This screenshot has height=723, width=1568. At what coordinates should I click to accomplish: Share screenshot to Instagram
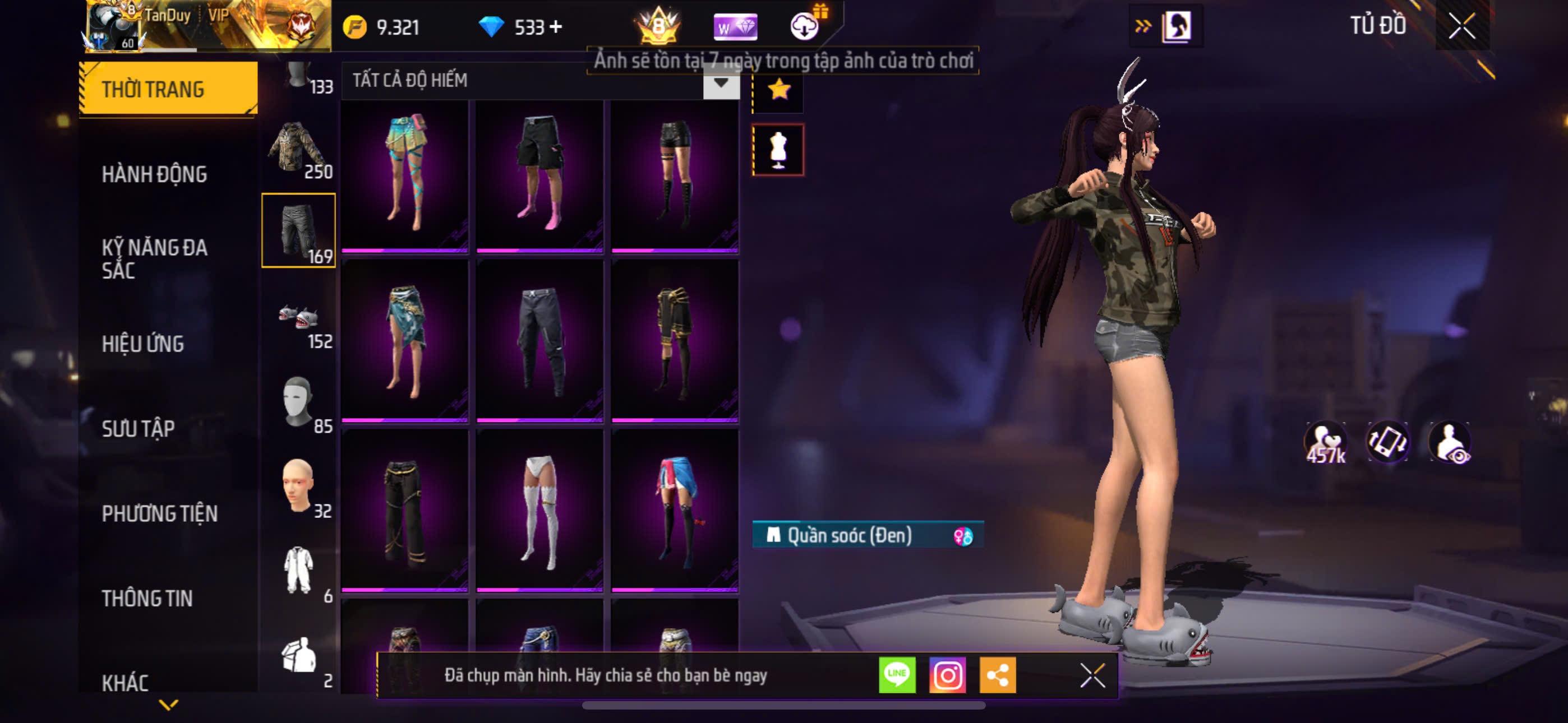click(x=947, y=674)
